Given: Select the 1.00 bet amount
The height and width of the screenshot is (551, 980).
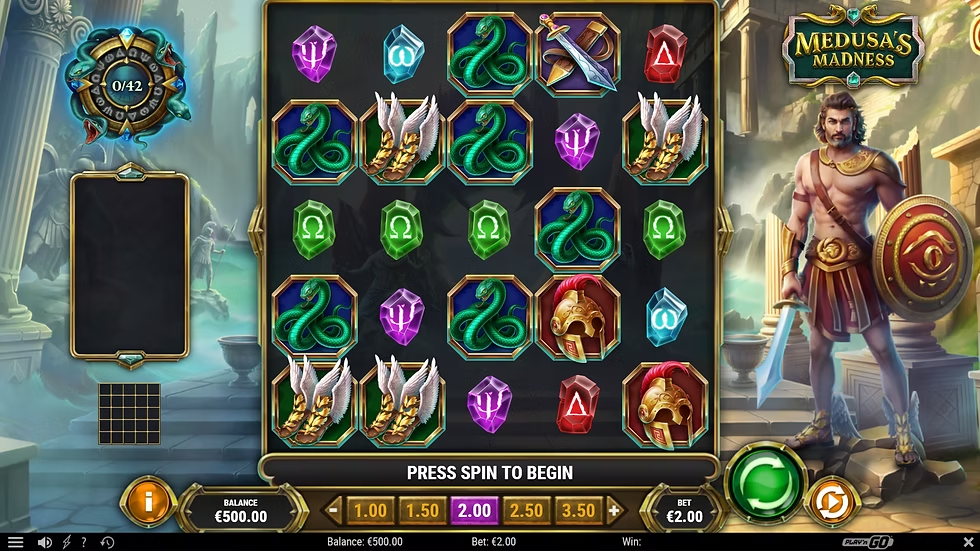Looking at the screenshot, I should click(370, 510).
